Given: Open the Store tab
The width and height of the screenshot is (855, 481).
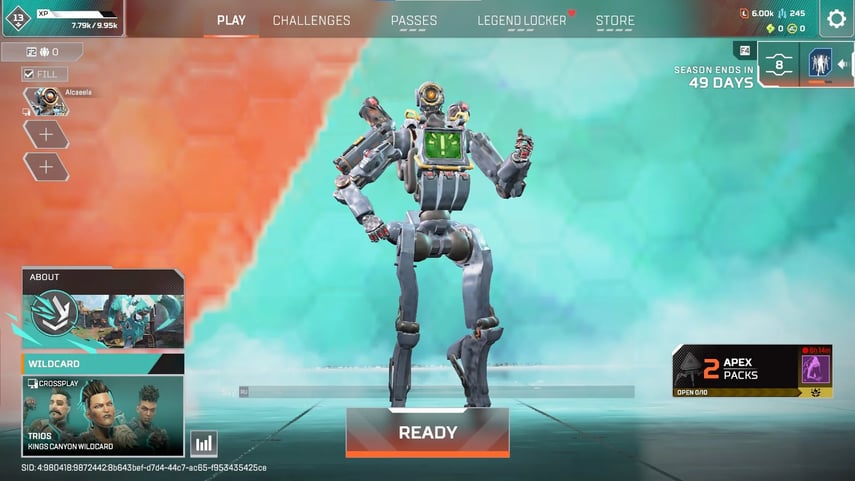Looking at the screenshot, I should [615, 20].
